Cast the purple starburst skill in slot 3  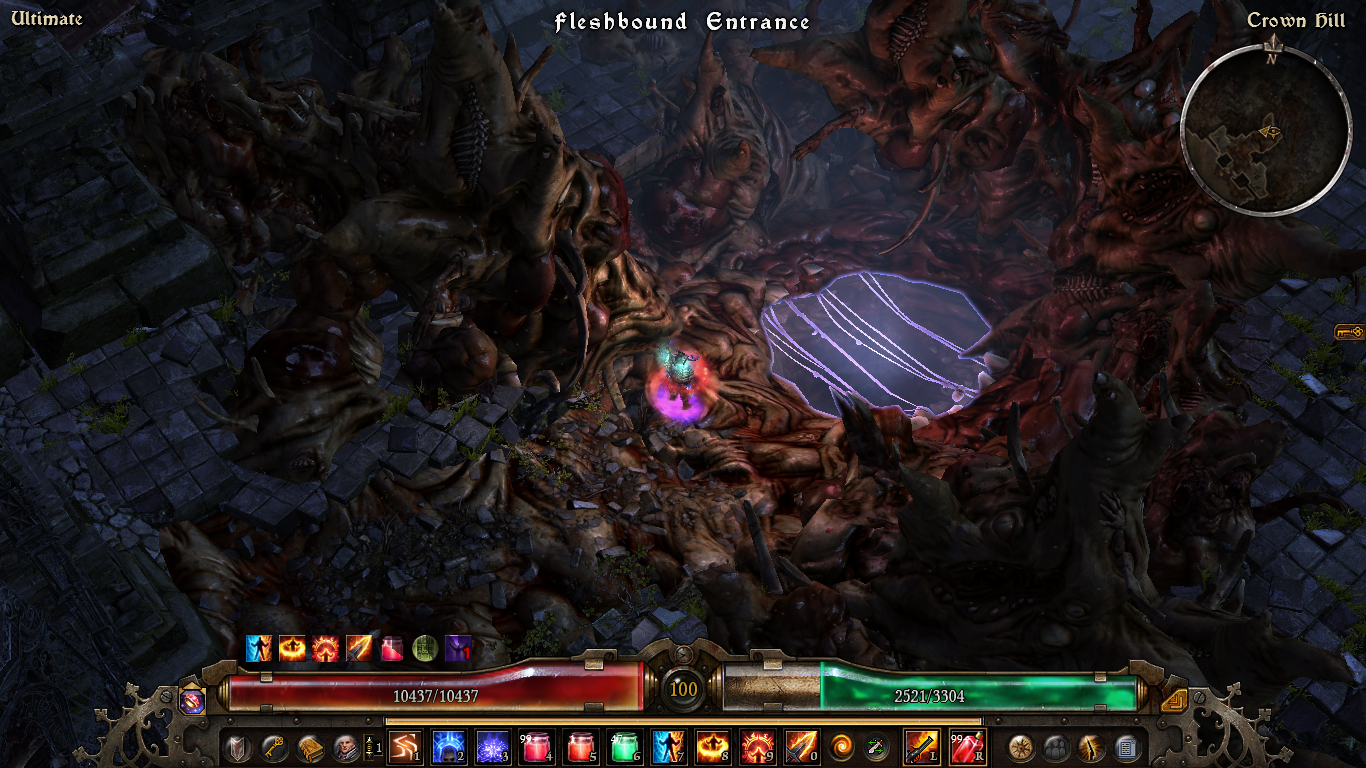[491, 747]
